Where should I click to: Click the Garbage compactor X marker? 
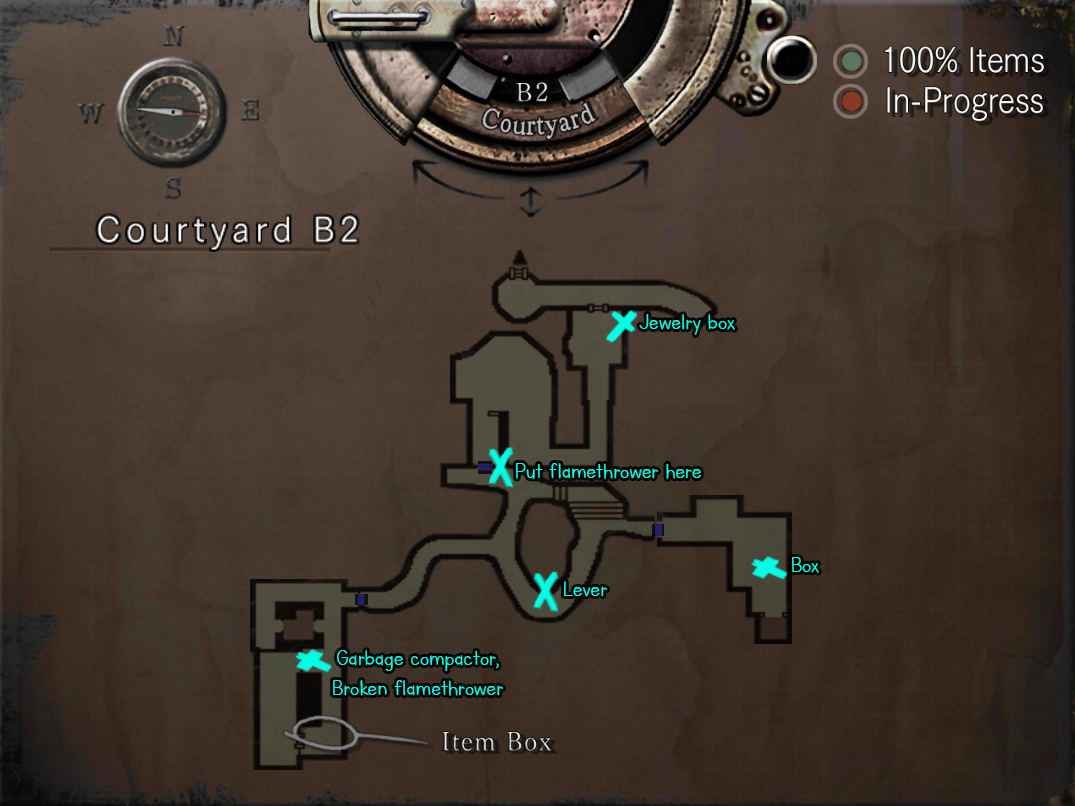tap(312, 661)
